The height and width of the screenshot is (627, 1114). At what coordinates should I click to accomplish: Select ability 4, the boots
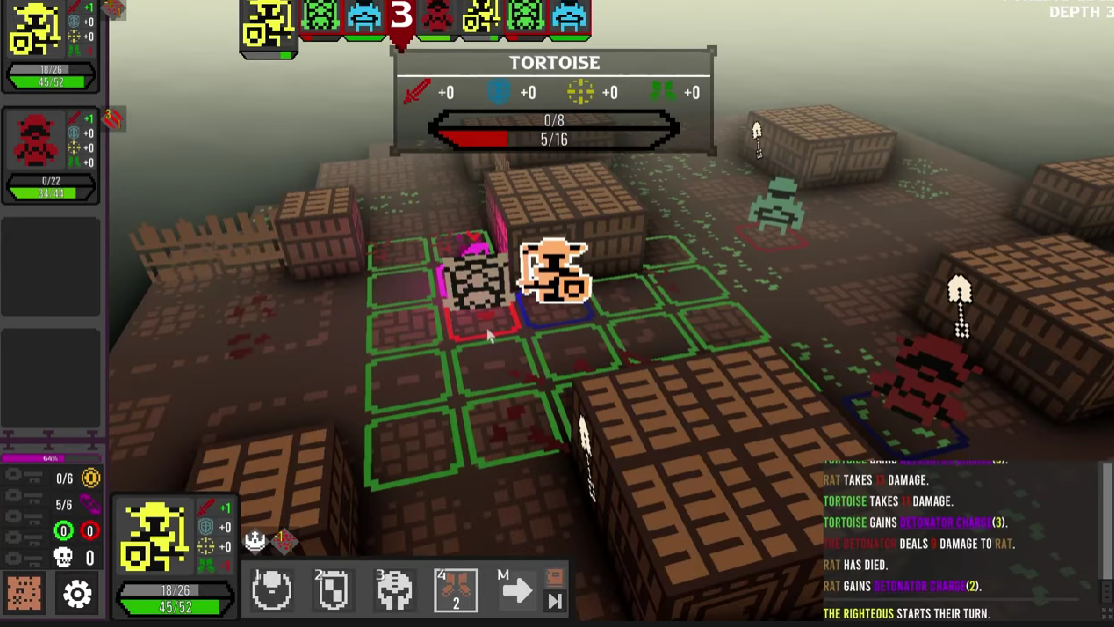[456, 590]
